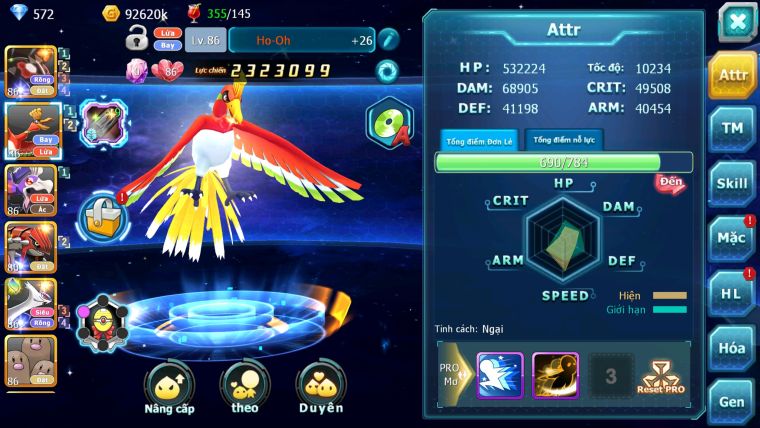Viewport: 760px width, 428px height.
Task: Select the Tổng điểm Đơn Lẻ tab
Action: point(479,141)
